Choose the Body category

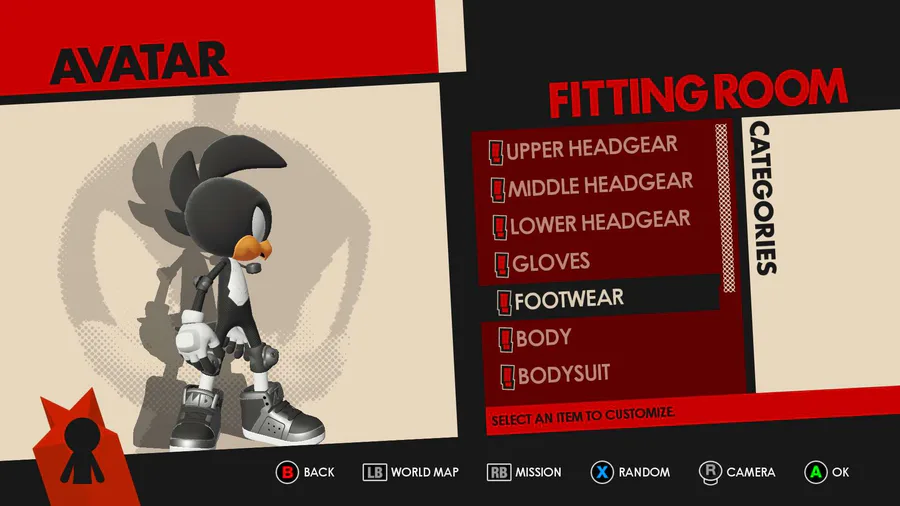543,337
